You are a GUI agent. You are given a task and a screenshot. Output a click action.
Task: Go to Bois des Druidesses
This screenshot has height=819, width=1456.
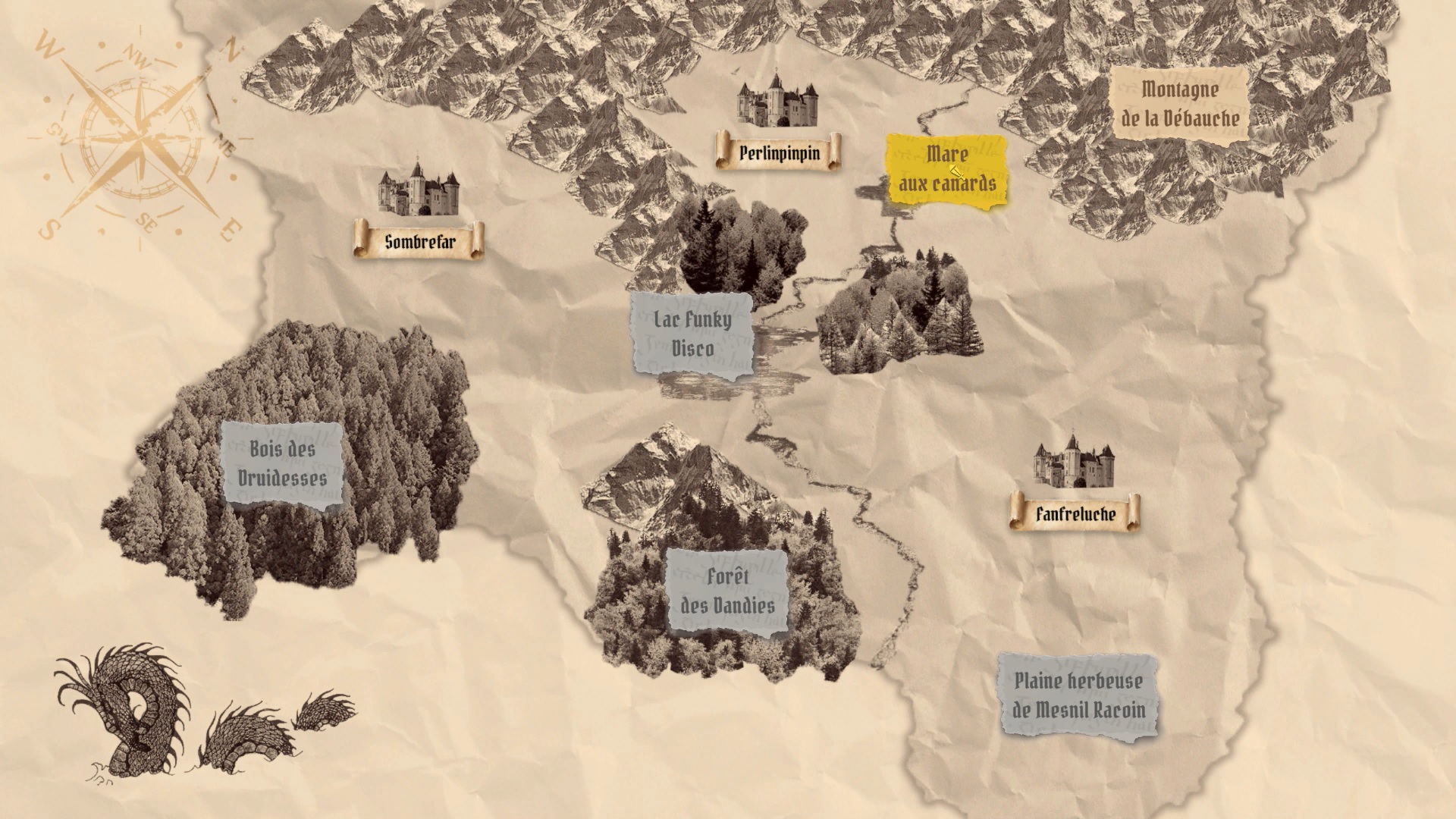[282, 463]
